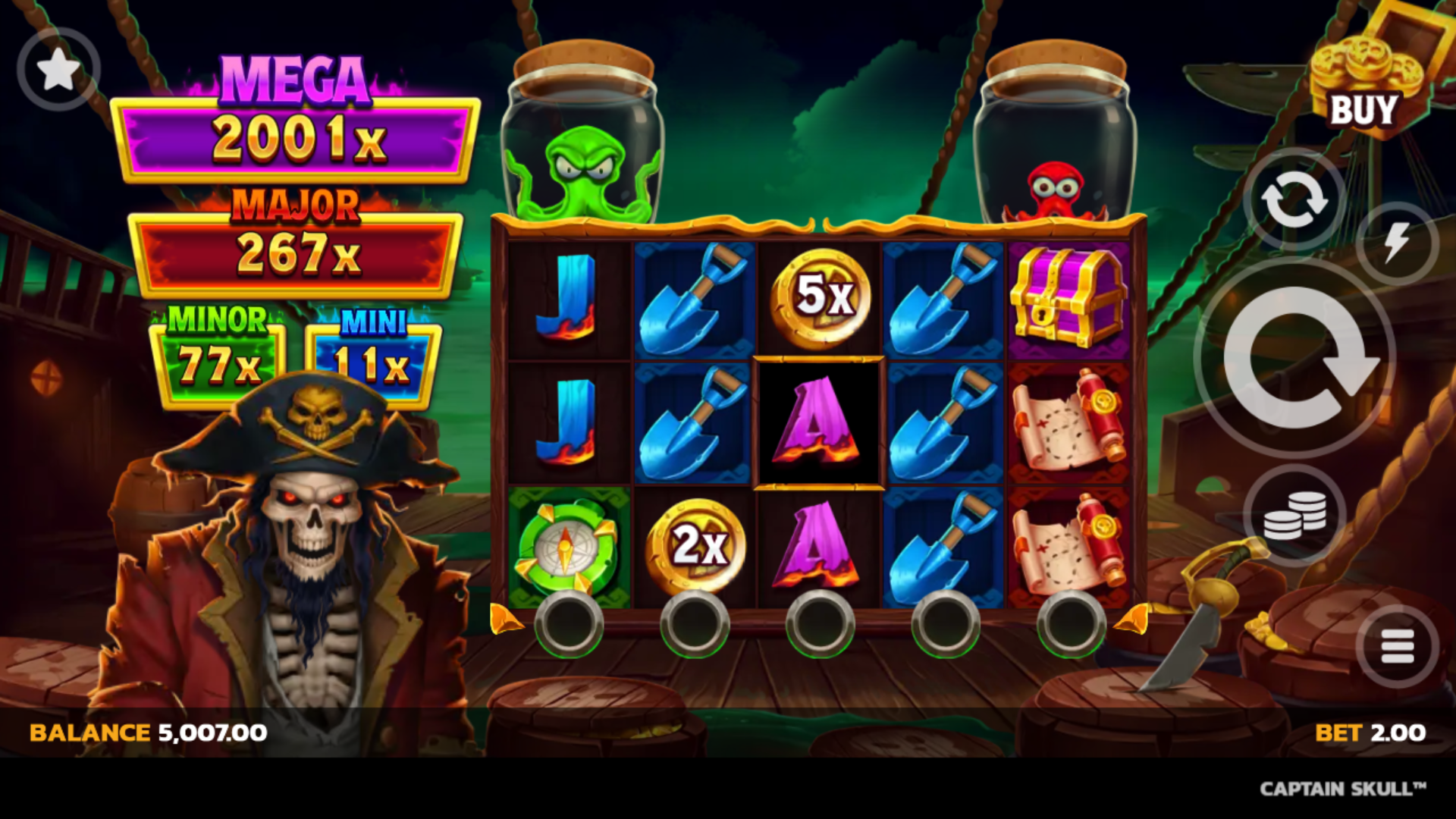1456x819 pixels.
Task: Select the 5x gold multiplier coin symbol
Action: (819, 296)
